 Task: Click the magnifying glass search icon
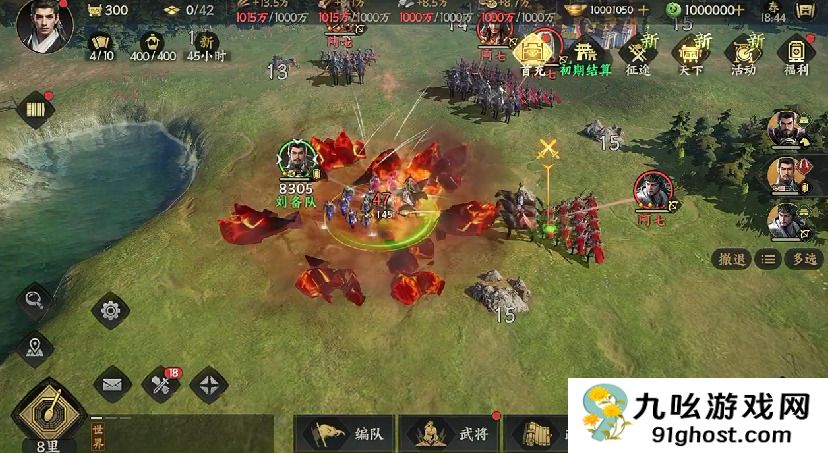(x=35, y=300)
